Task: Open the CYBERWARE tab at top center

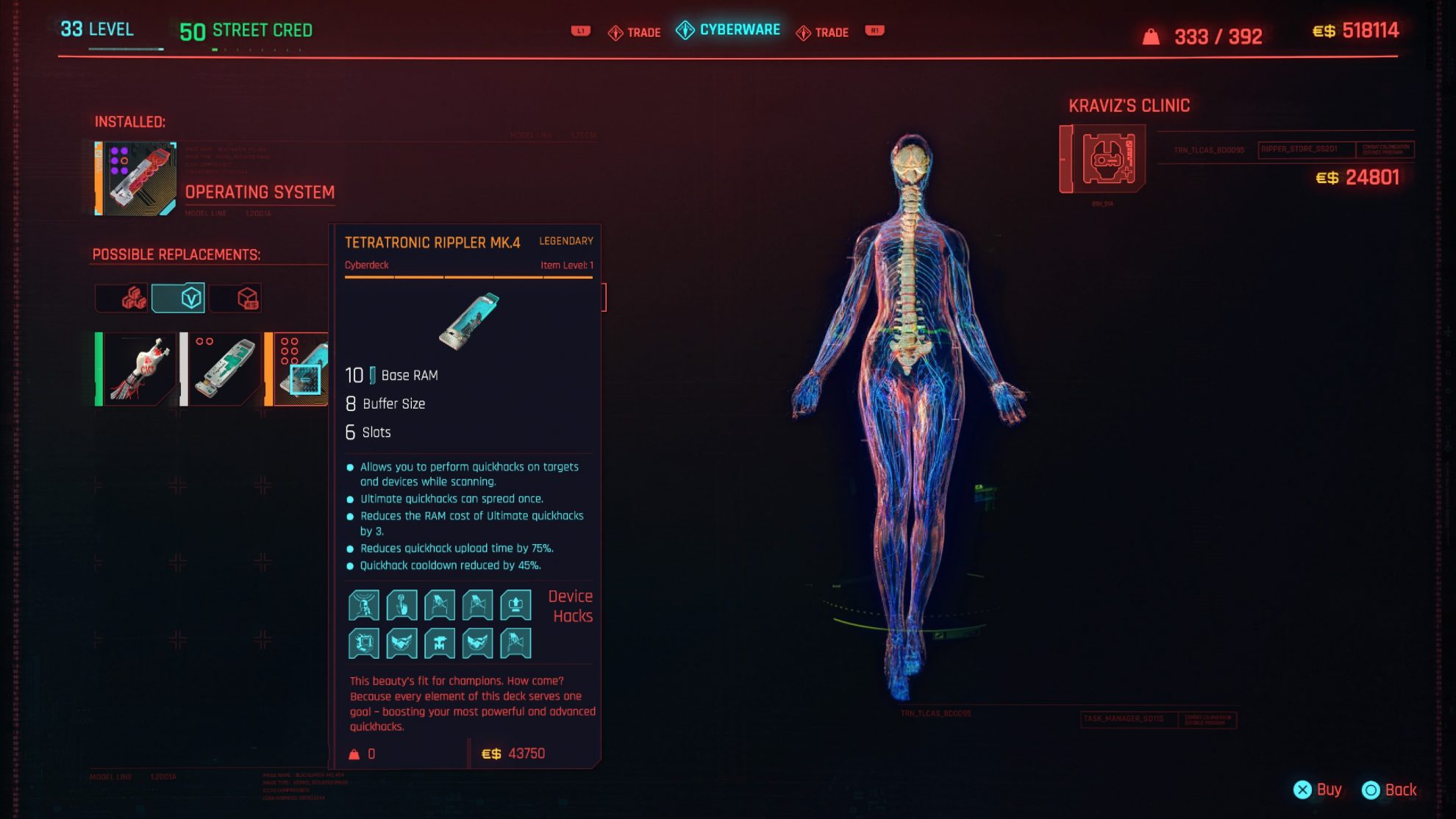Action: tap(727, 31)
